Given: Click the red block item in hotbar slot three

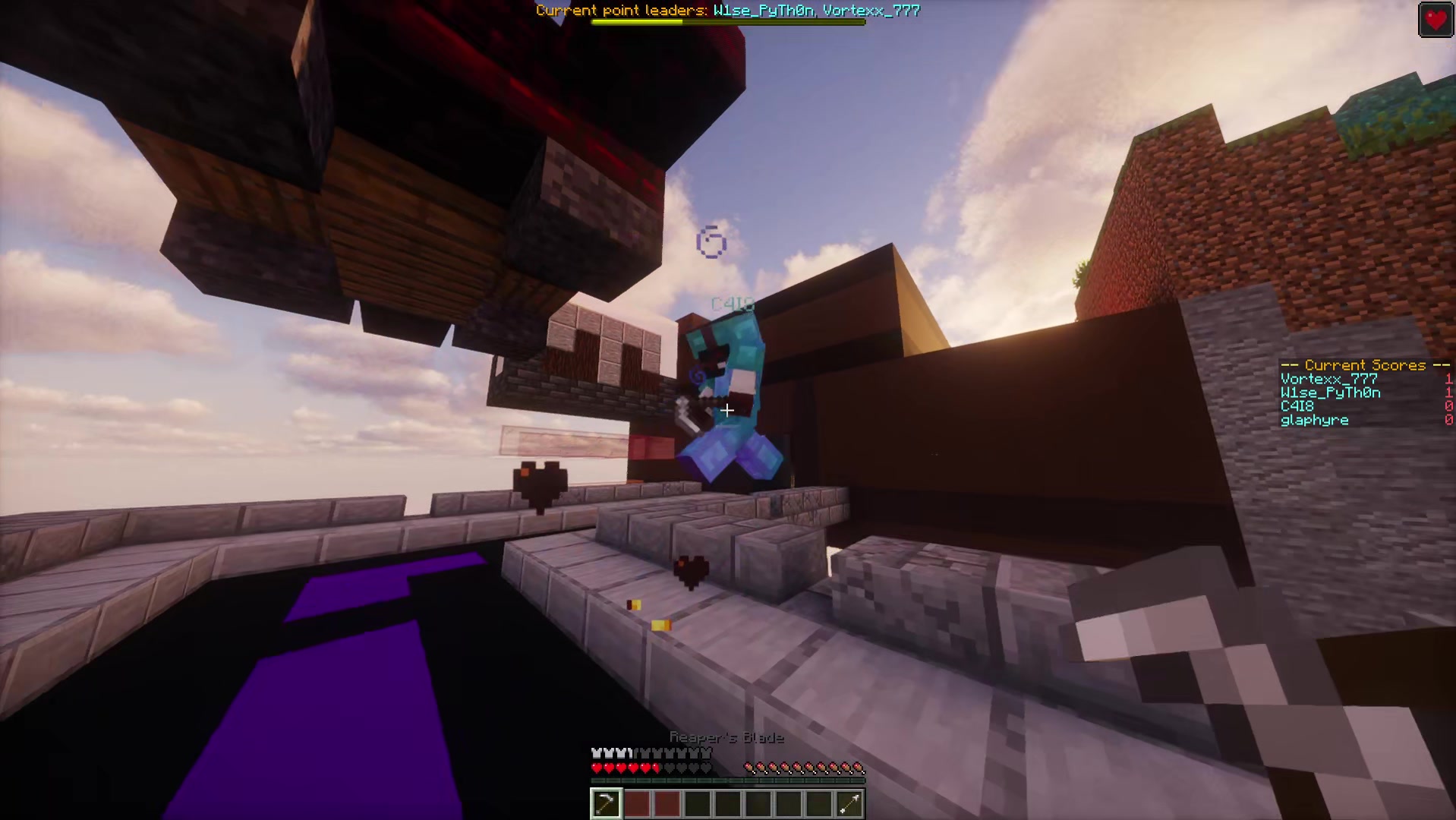Looking at the screenshot, I should click(667, 803).
